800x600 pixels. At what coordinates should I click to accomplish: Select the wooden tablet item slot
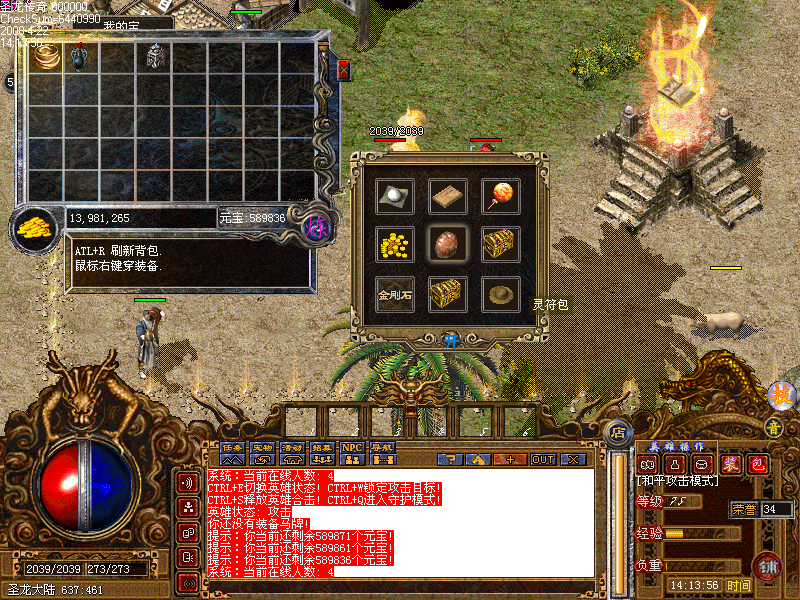pos(448,196)
